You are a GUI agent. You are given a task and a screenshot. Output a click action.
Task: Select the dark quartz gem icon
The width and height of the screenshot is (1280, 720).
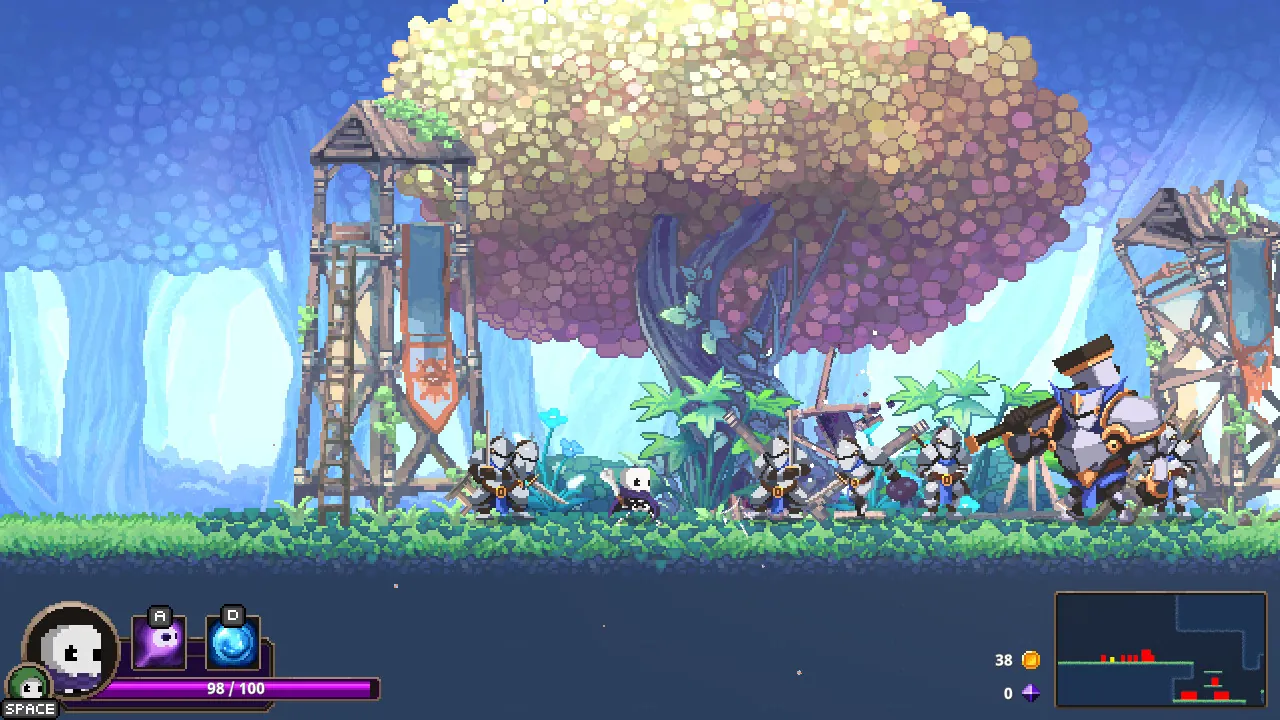pyautogui.click(x=1031, y=692)
